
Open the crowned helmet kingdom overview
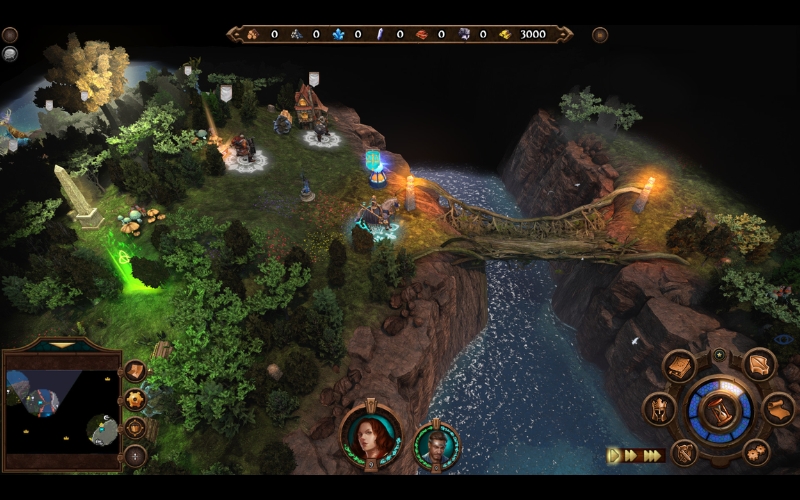(660, 409)
